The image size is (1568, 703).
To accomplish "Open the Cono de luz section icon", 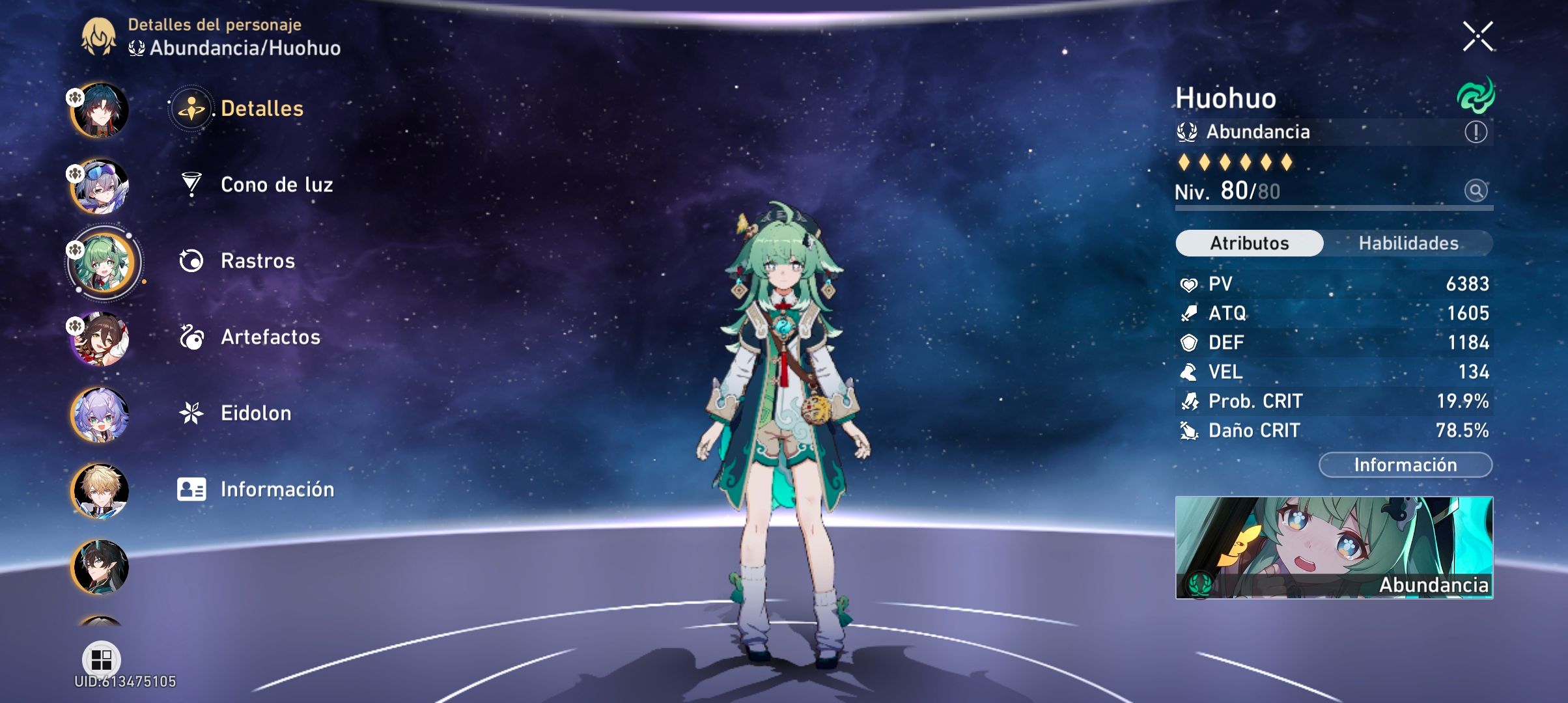I will point(189,184).
